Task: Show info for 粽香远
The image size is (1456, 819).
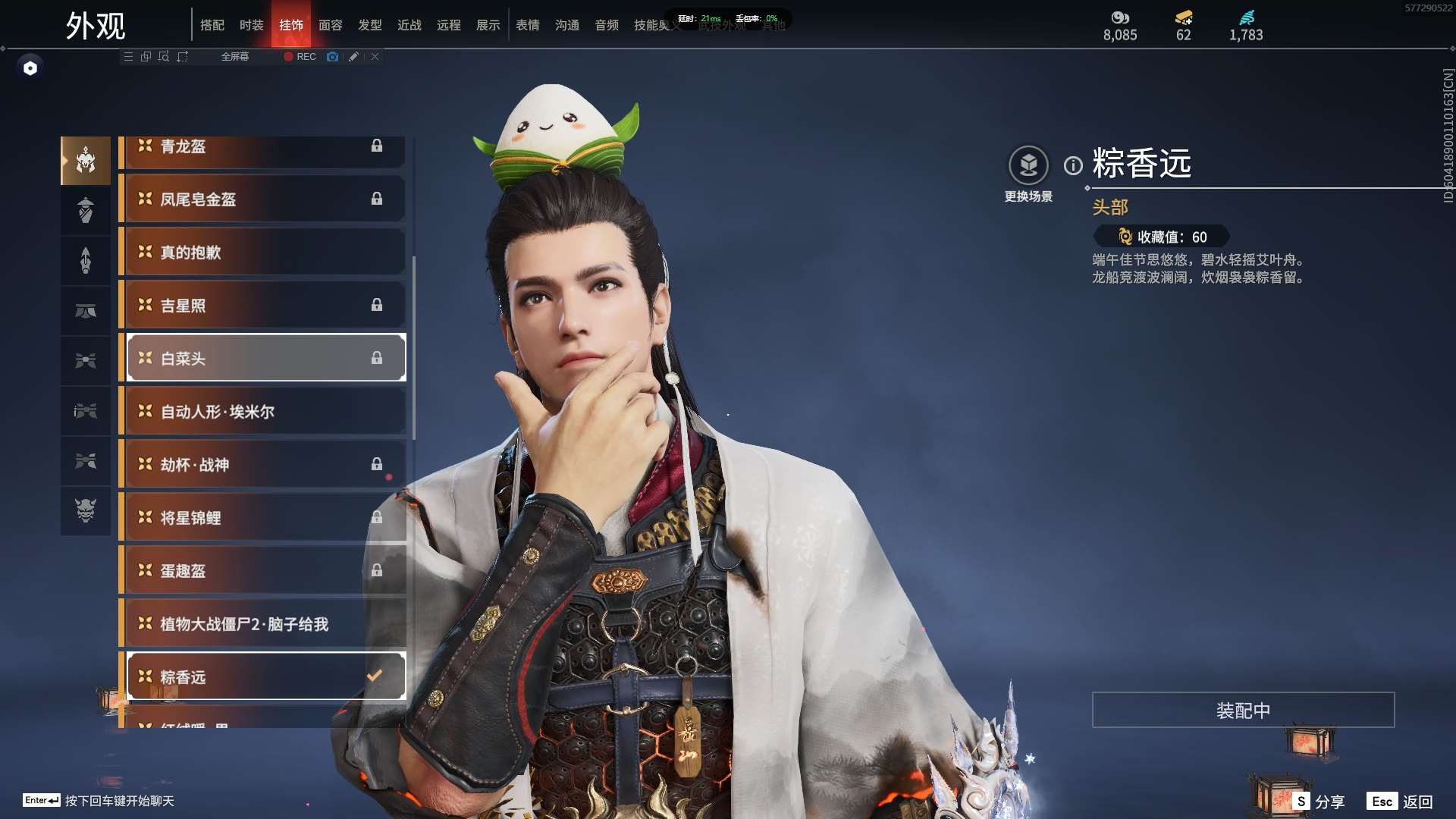Action: 1073,165
